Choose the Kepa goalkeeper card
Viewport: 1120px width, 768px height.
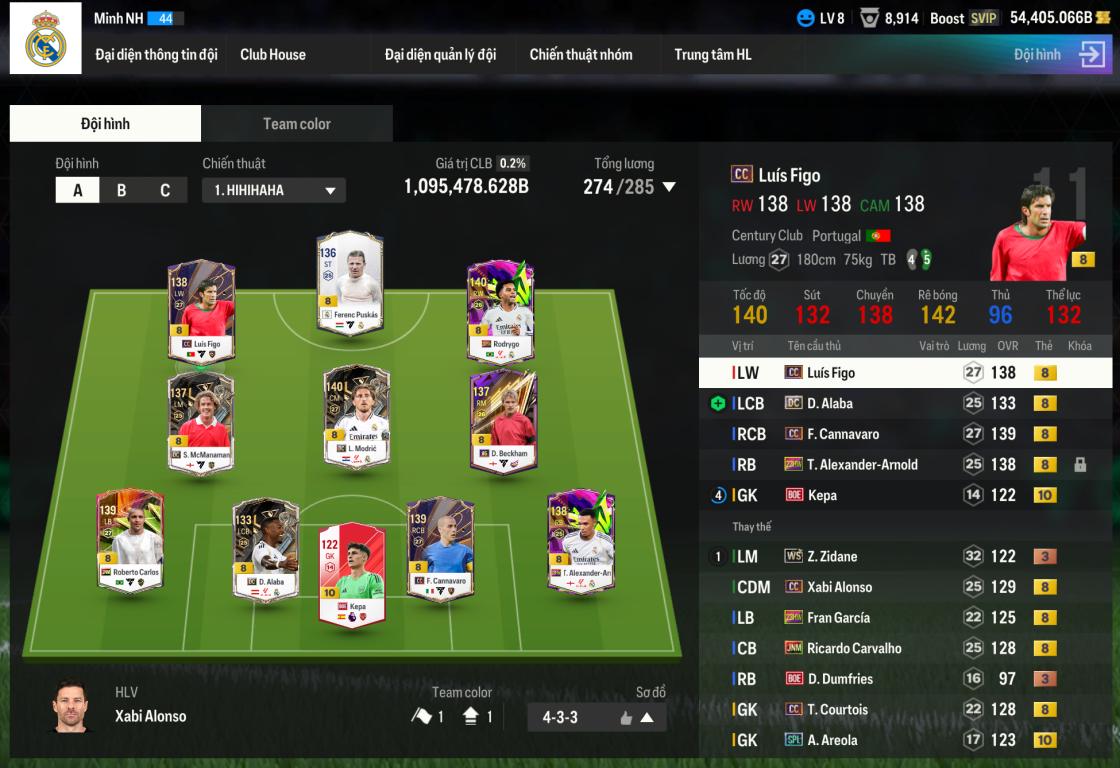coord(351,574)
